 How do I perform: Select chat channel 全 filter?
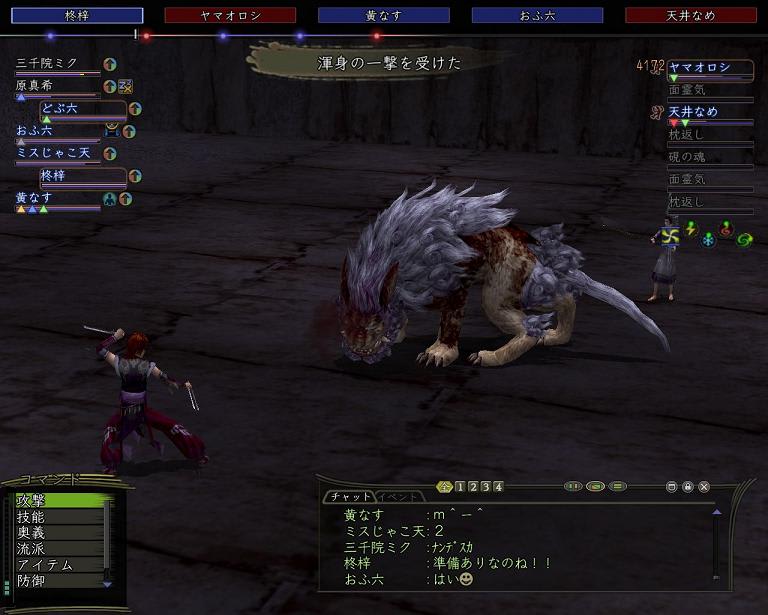click(445, 487)
